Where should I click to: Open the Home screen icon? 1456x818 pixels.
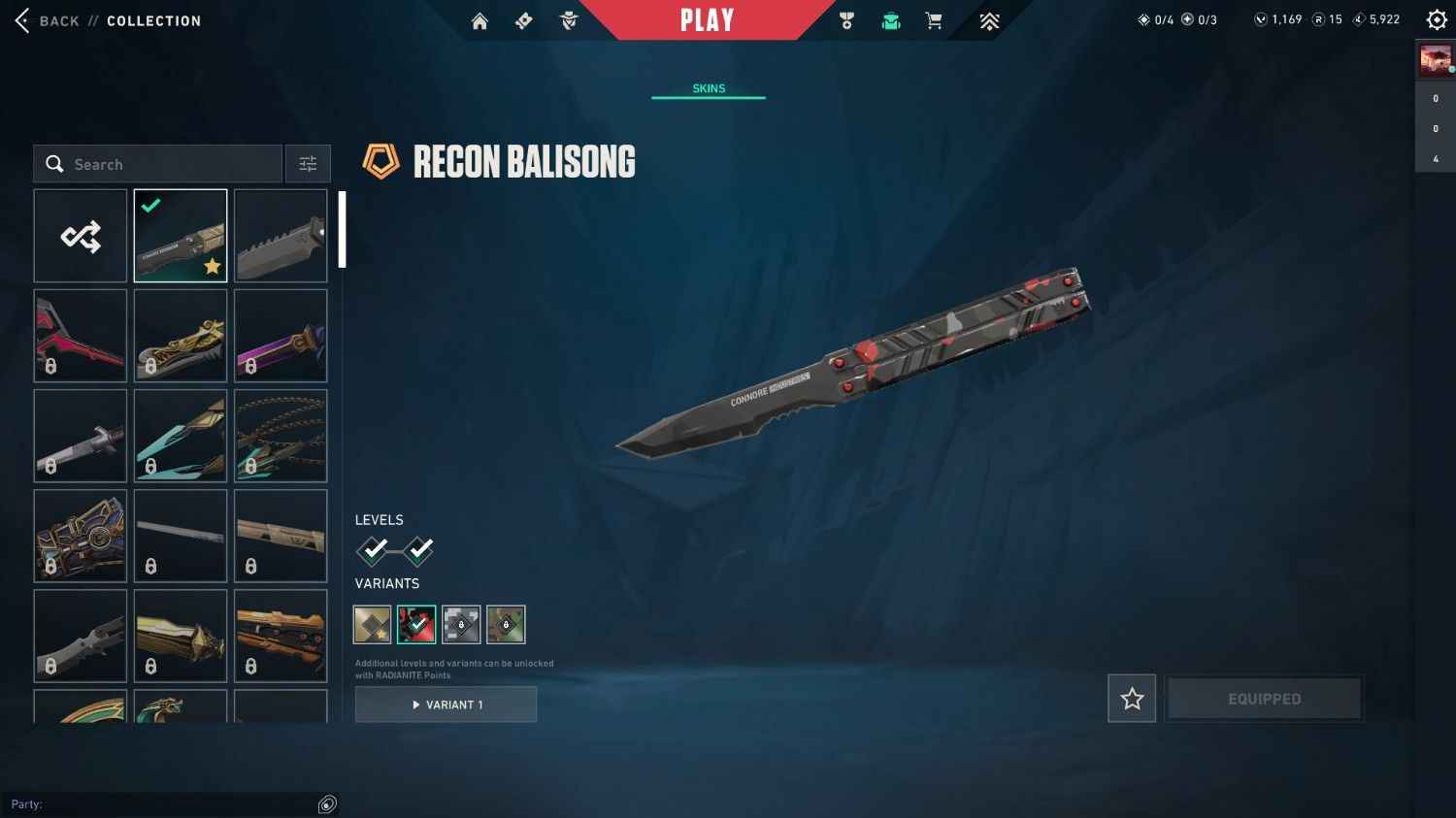tap(480, 20)
